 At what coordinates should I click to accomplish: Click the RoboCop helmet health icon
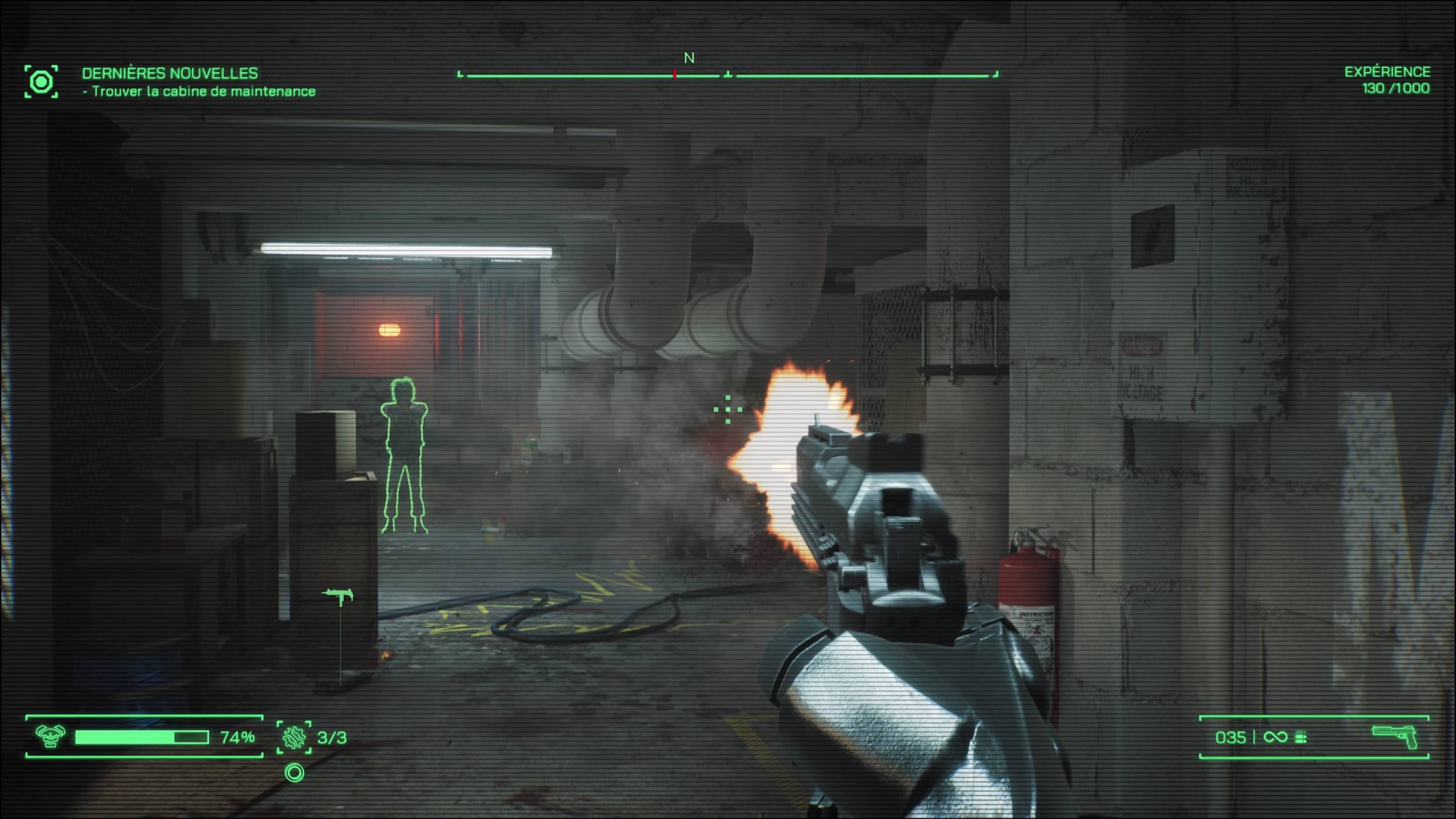point(50,736)
